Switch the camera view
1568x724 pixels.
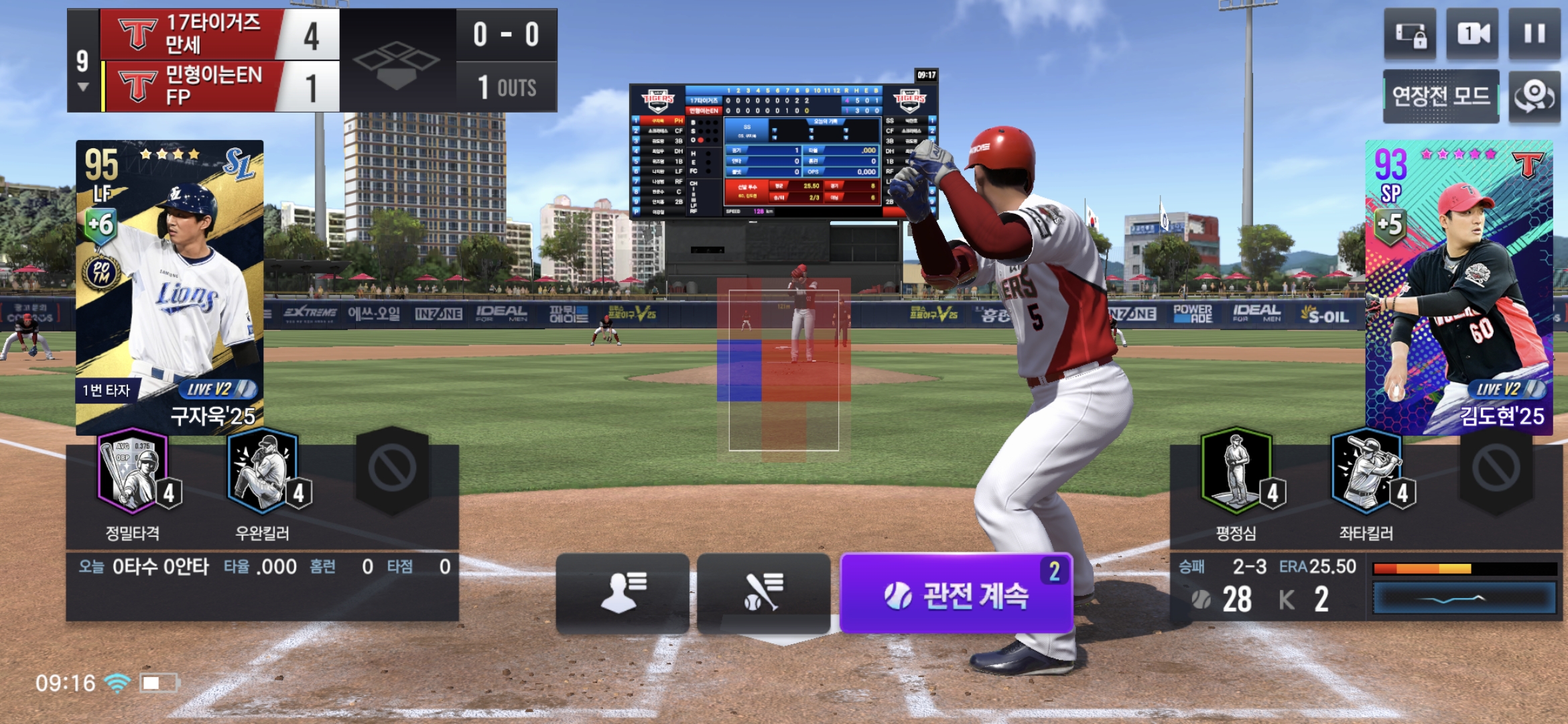tap(1472, 34)
